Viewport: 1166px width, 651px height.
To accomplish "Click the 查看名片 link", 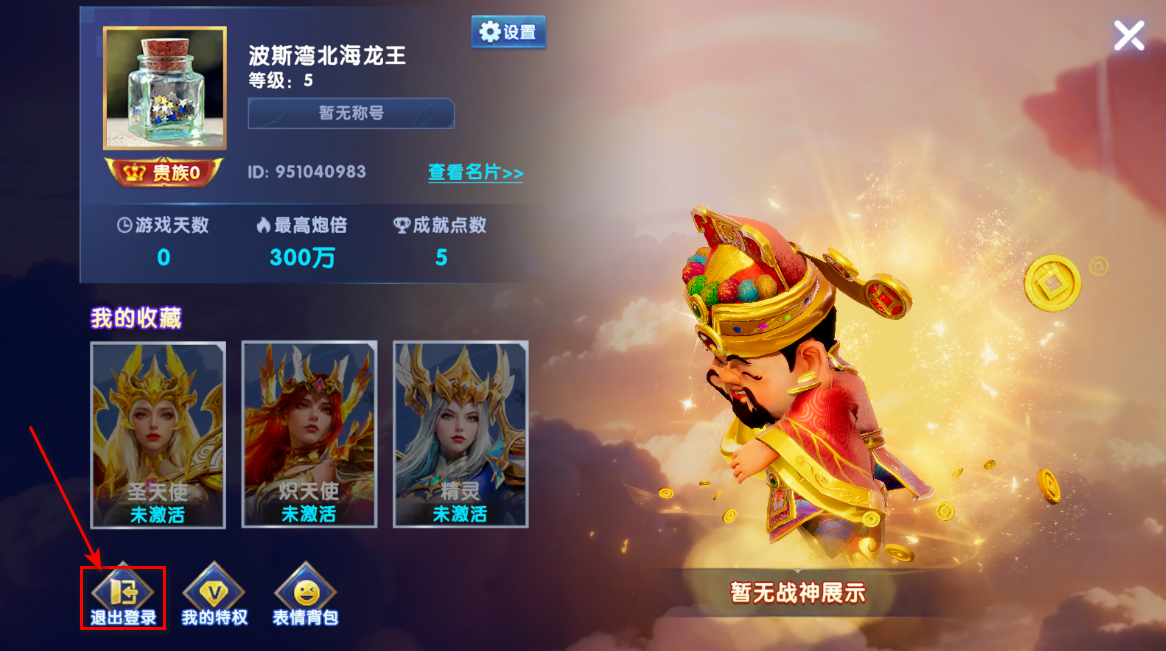I will (475, 172).
